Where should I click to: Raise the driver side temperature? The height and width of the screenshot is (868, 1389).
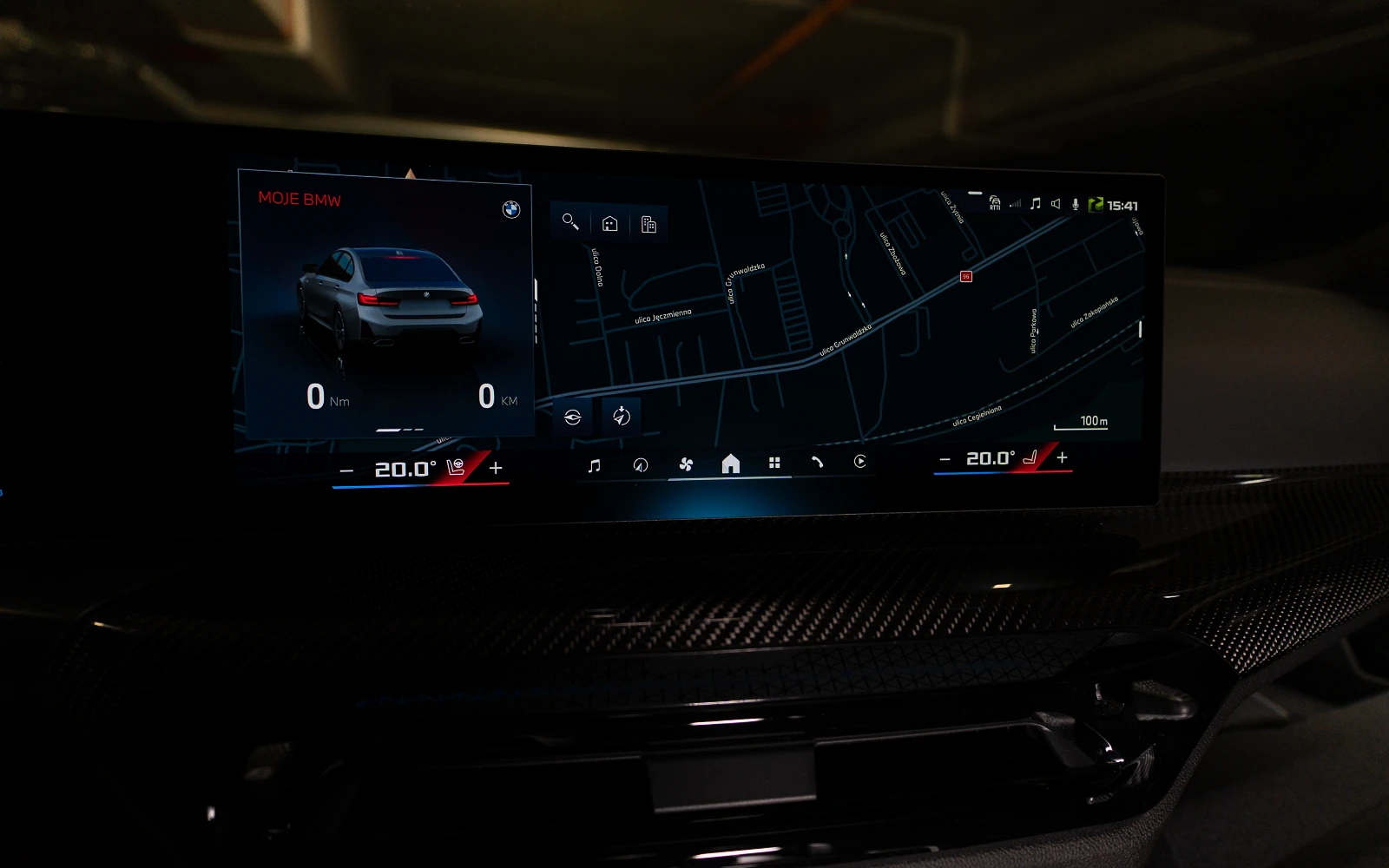[496, 468]
